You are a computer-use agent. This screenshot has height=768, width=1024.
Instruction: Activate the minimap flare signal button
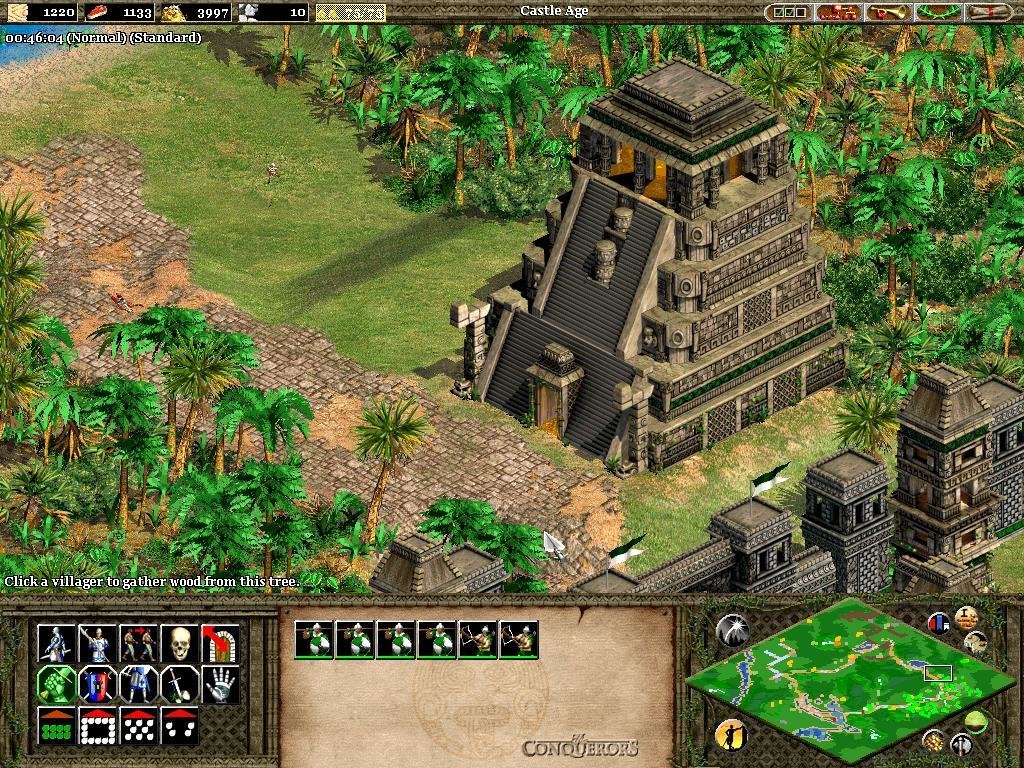732,629
